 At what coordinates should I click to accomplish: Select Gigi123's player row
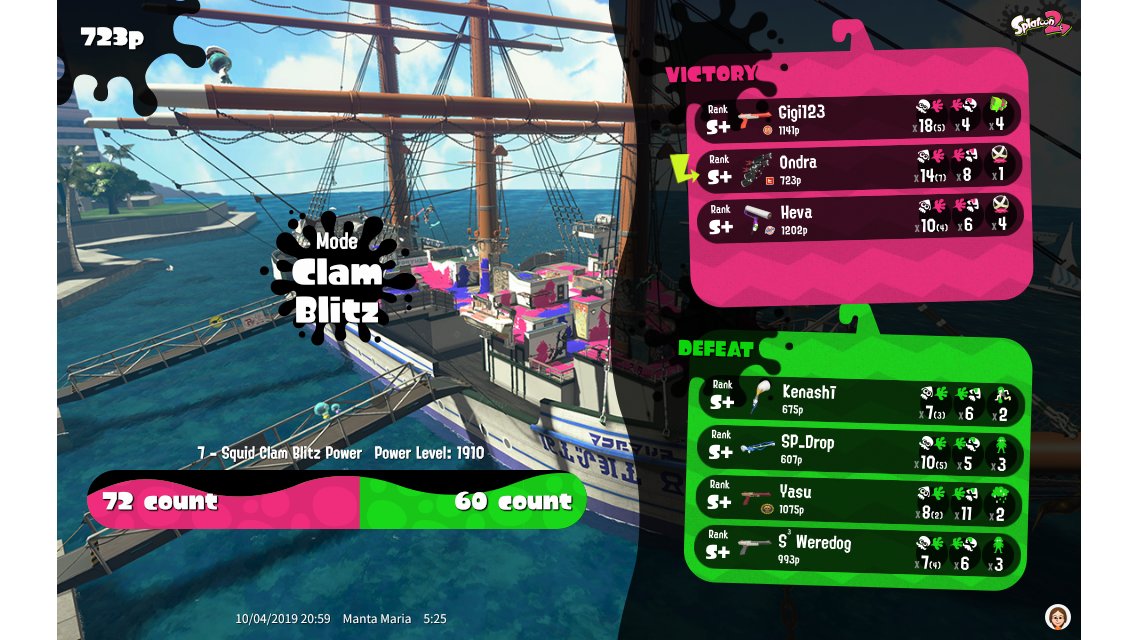click(860, 118)
